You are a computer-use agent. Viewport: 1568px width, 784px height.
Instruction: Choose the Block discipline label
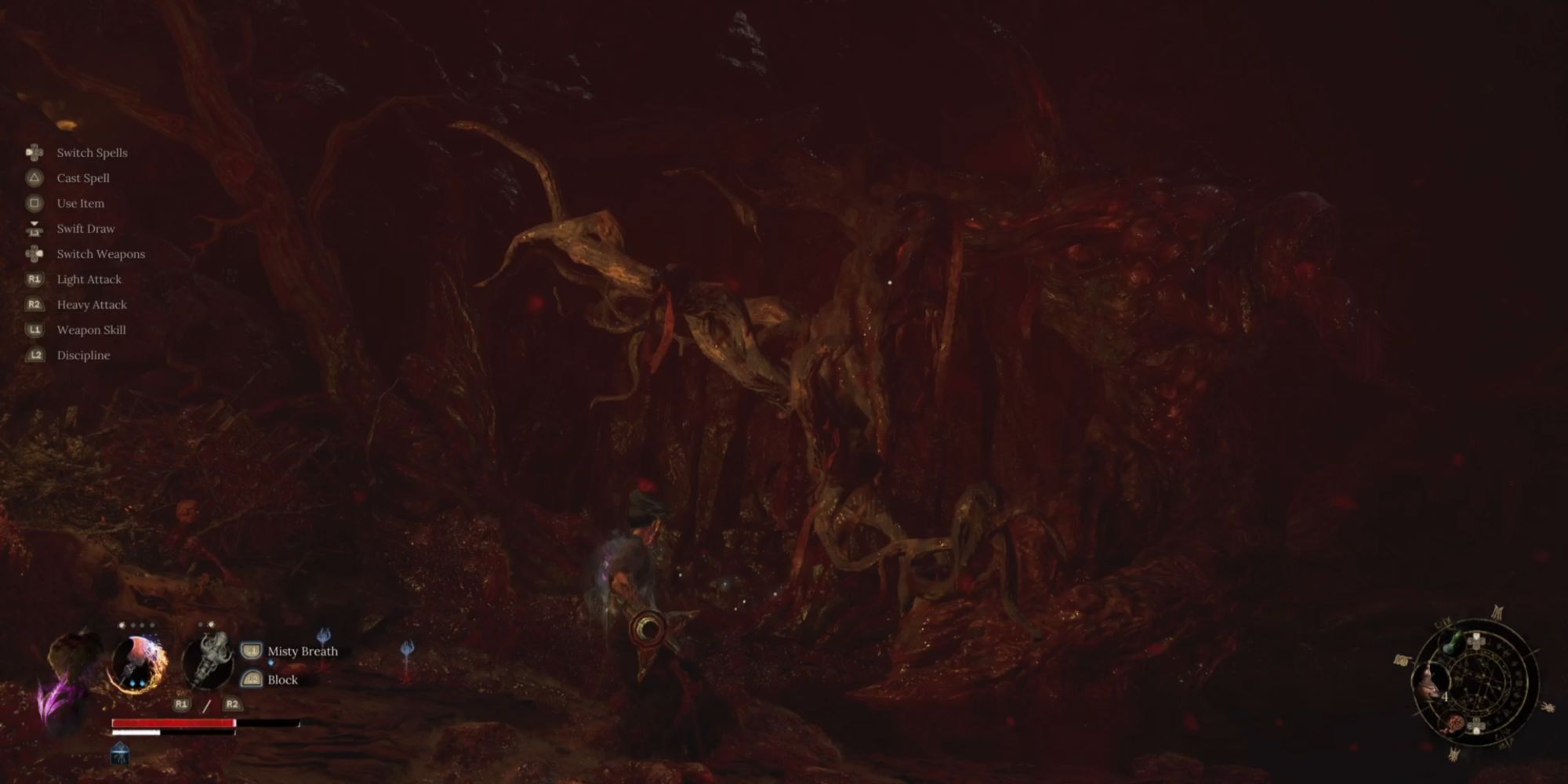pyautogui.click(x=282, y=680)
